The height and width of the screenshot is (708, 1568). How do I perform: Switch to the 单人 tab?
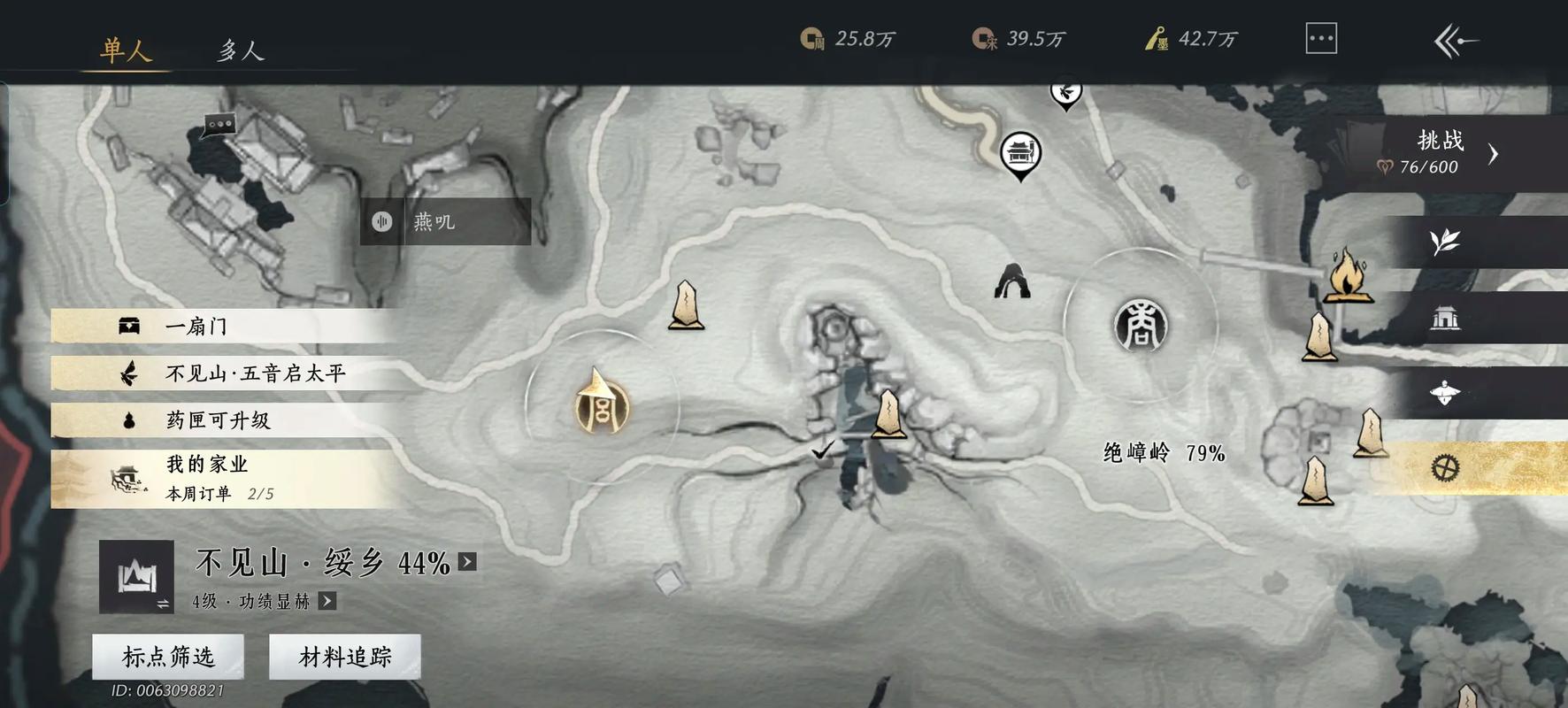click(125, 50)
